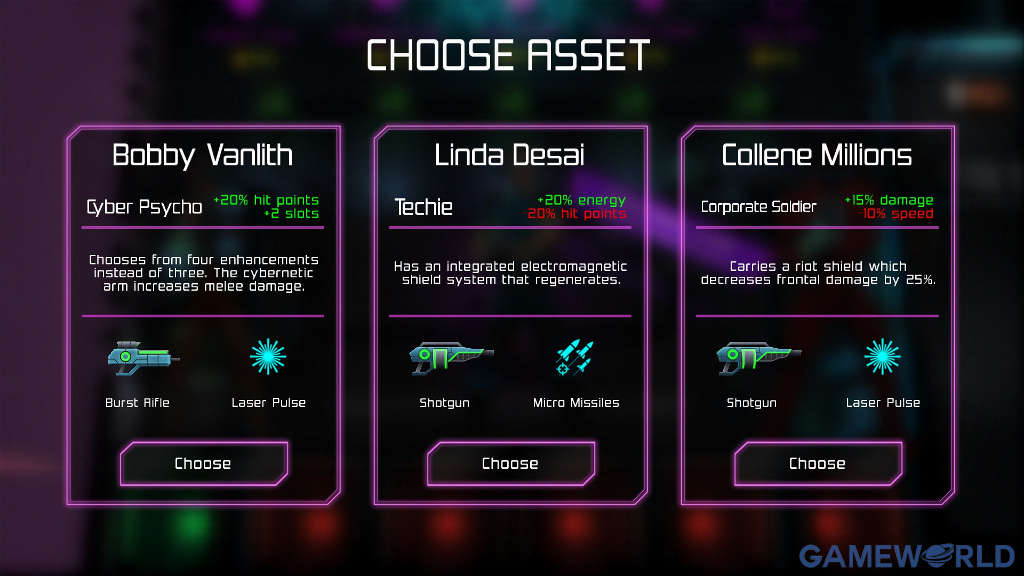
Task: Click Linda Desai's Shotgun weapon icon
Action: [x=450, y=358]
